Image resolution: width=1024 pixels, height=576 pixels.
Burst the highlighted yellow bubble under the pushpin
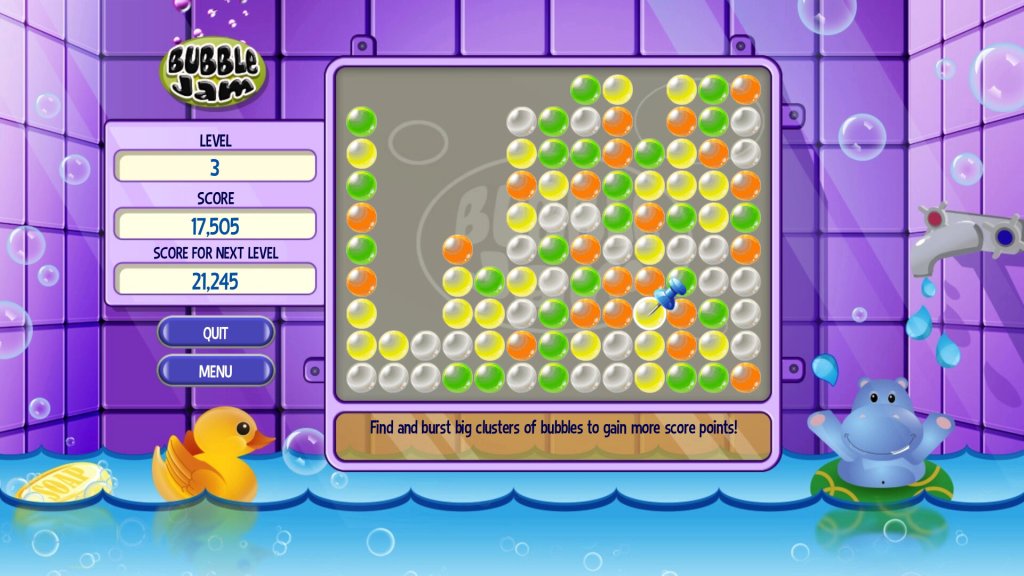click(649, 313)
